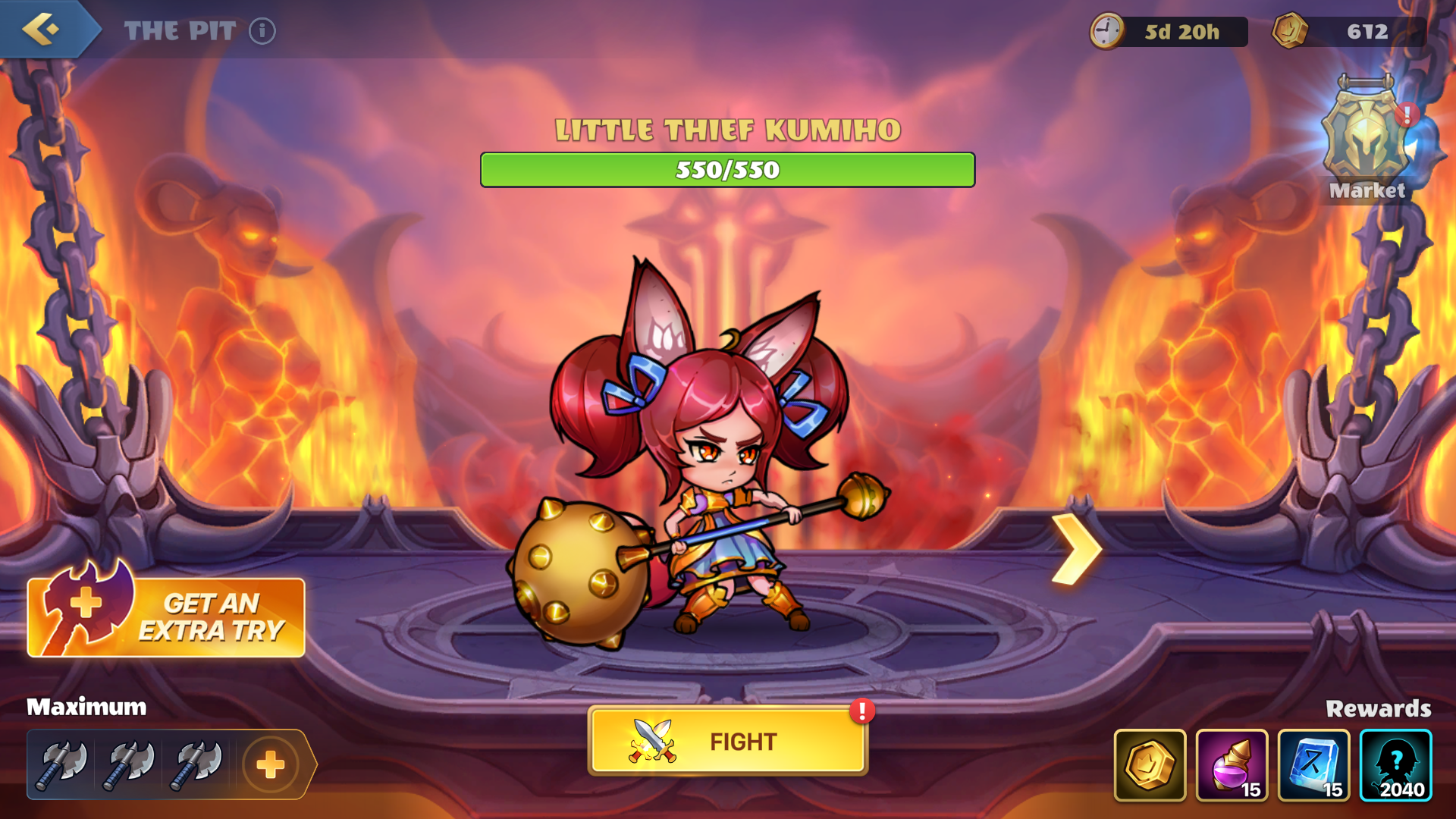Open The Pit info tooltip
The height and width of the screenshot is (819, 1456).
[262, 32]
